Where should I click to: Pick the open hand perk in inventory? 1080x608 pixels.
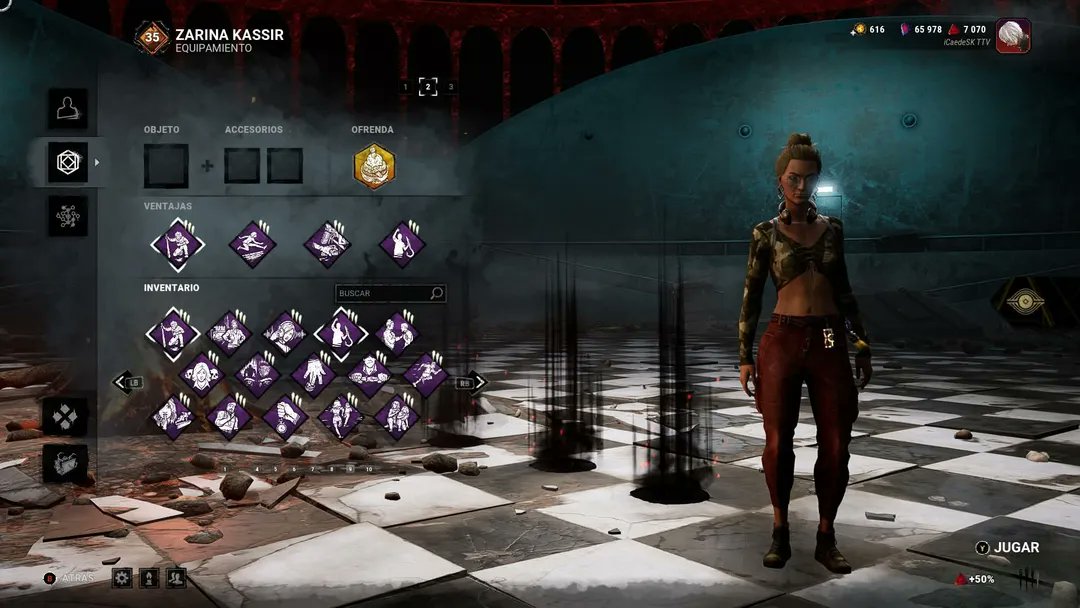coord(313,375)
